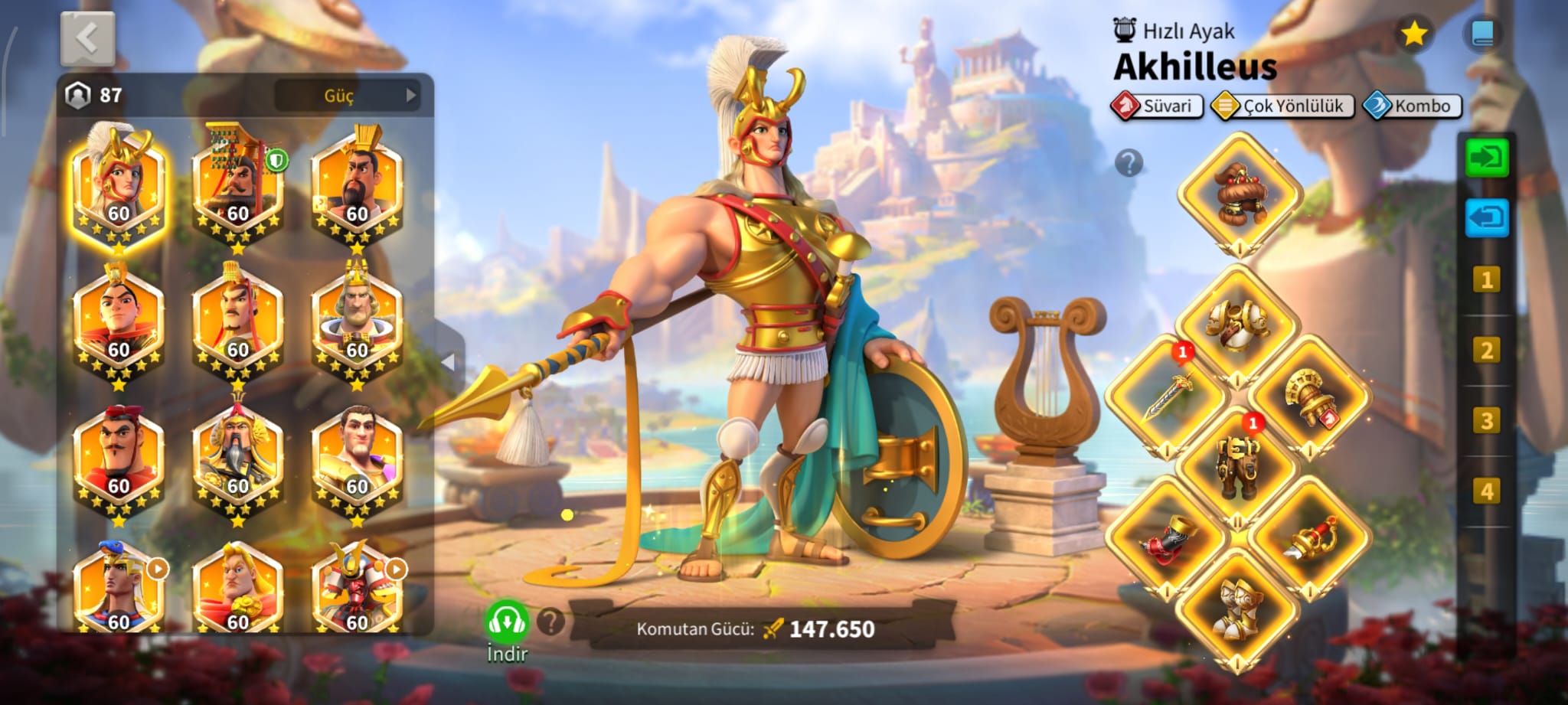Switch to equipment preset 3
1568x705 pixels.
pyautogui.click(x=1486, y=420)
